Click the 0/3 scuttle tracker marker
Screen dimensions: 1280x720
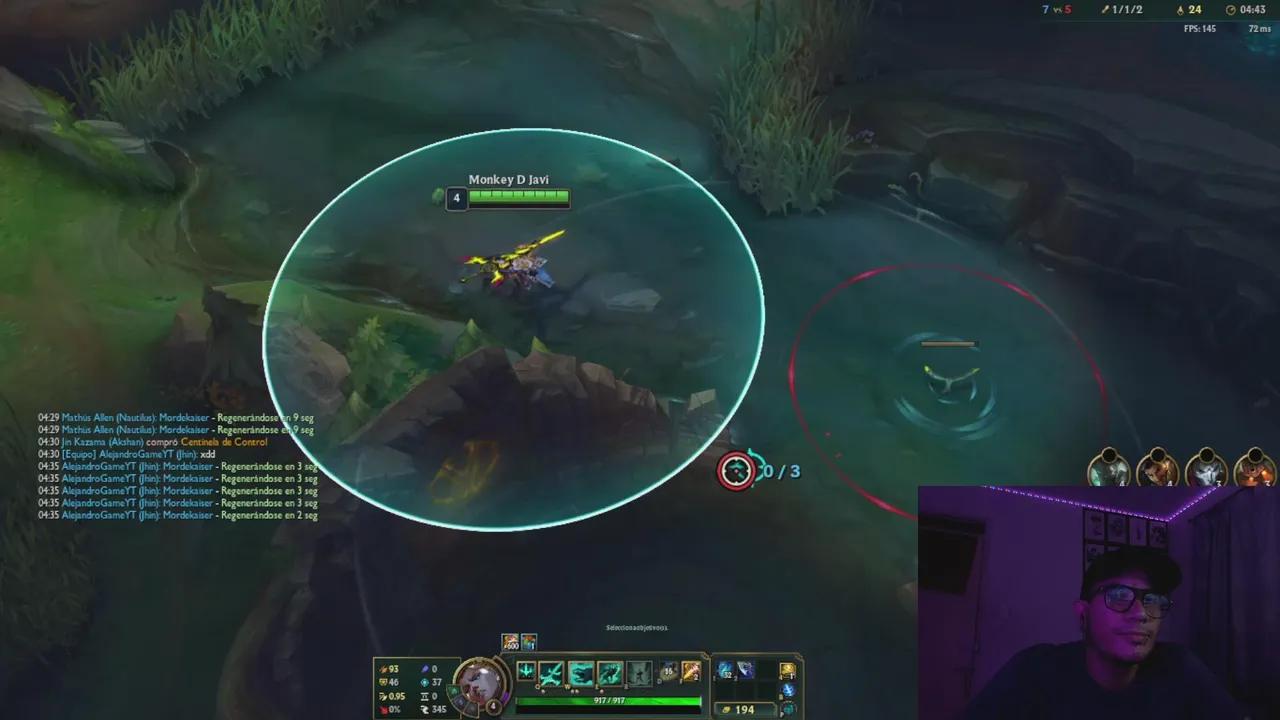[x=738, y=470]
